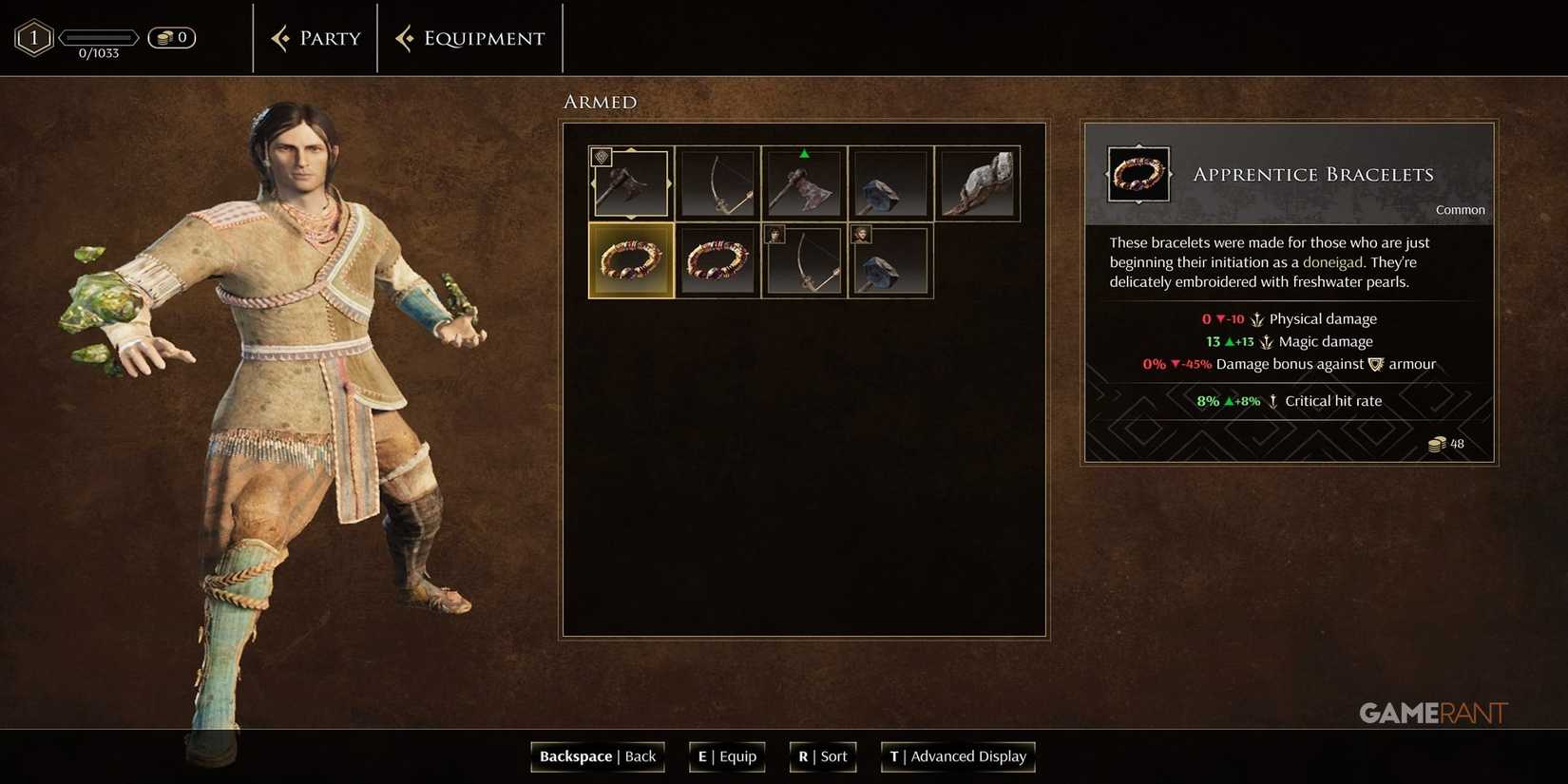The image size is (1568, 784).
Task: Equip the item using the E button
Action: [726, 756]
